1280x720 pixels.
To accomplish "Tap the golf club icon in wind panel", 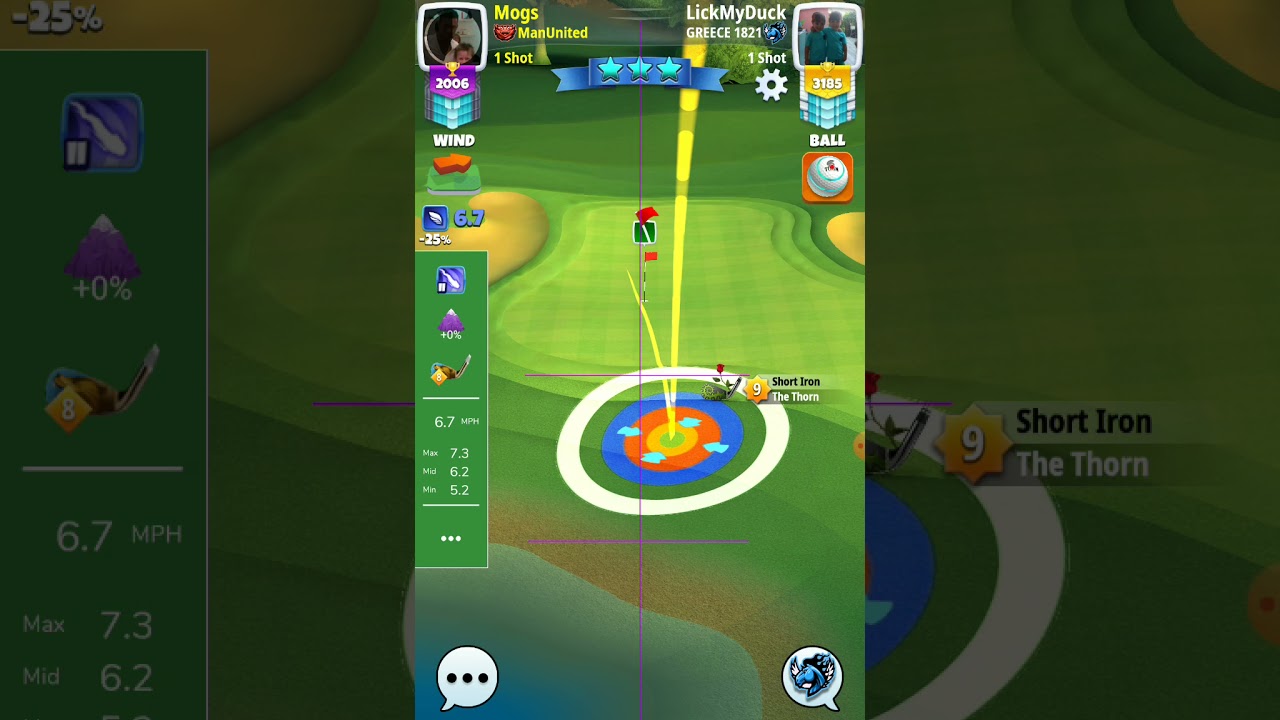I will [x=451, y=372].
